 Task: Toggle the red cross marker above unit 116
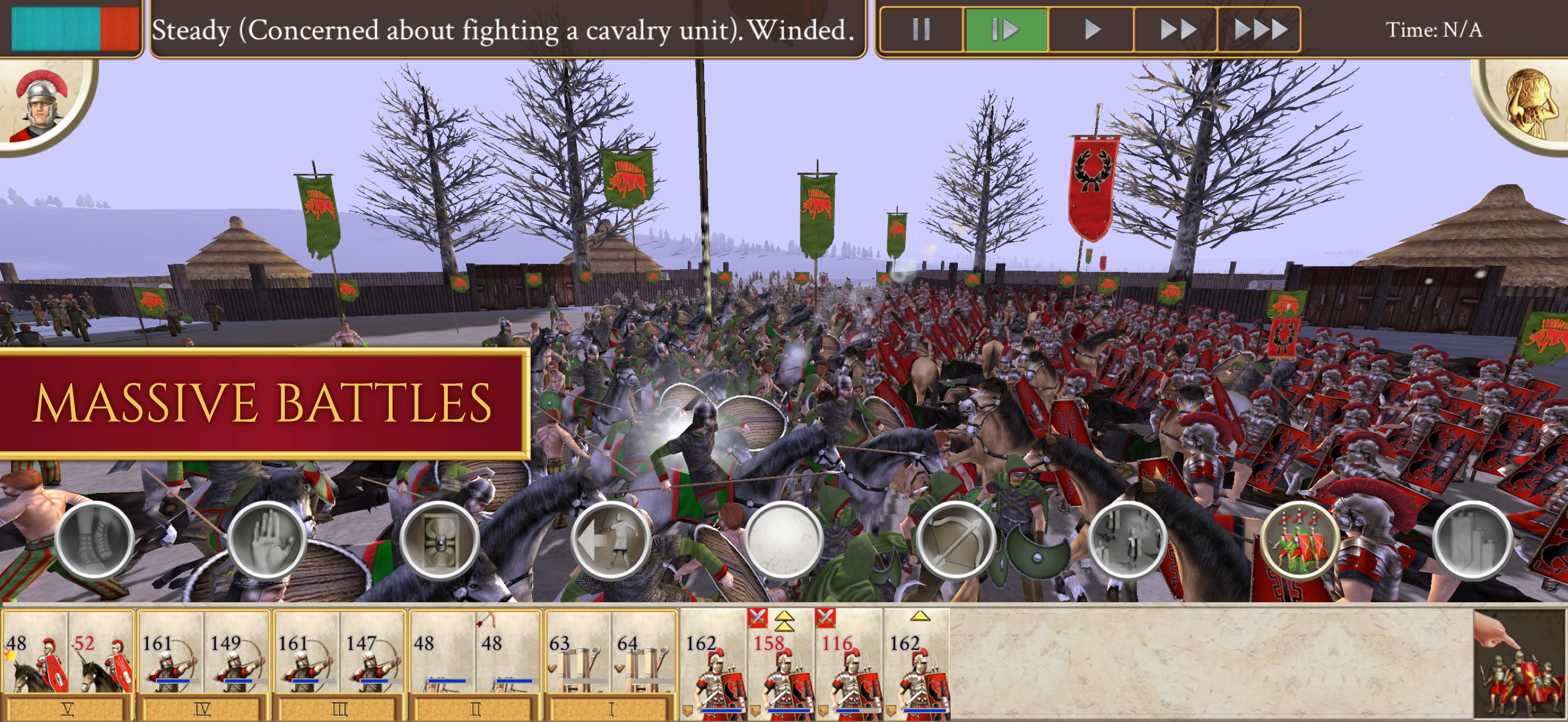[x=826, y=619]
